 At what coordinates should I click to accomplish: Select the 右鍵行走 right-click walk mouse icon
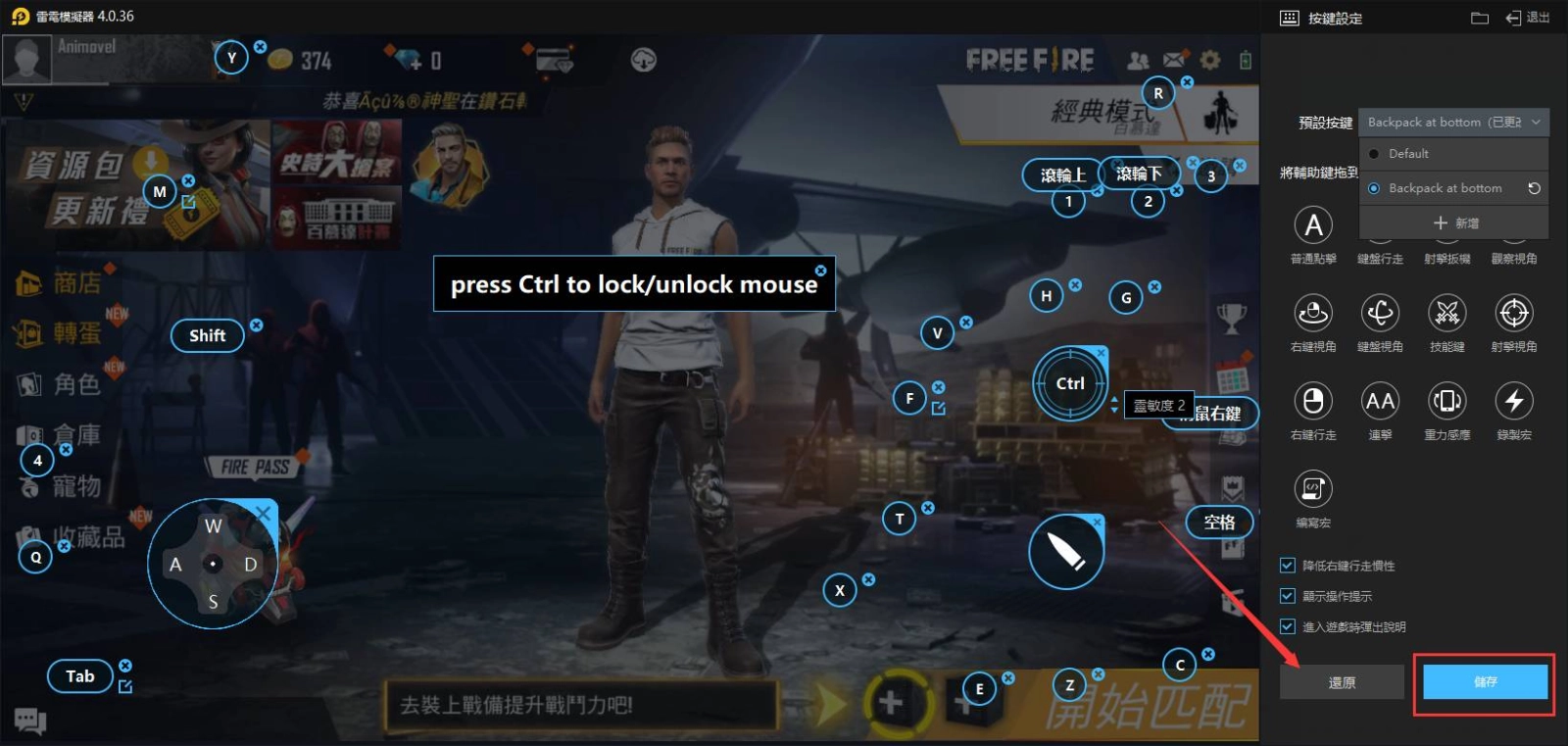[1313, 402]
